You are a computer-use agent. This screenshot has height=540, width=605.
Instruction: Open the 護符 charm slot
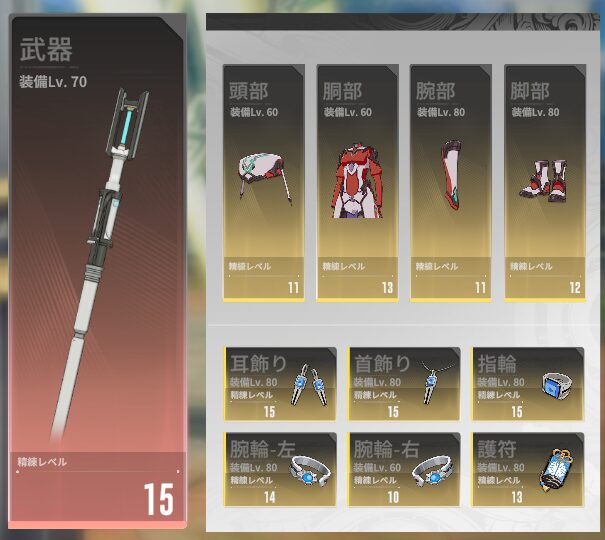coord(528,468)
